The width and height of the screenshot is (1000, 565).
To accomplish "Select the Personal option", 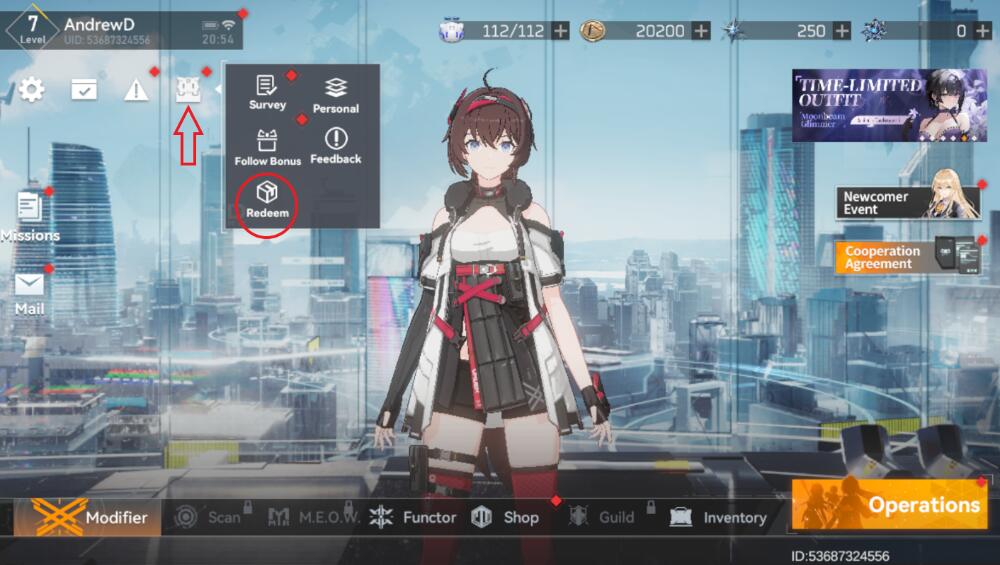I will coord(336,95).
